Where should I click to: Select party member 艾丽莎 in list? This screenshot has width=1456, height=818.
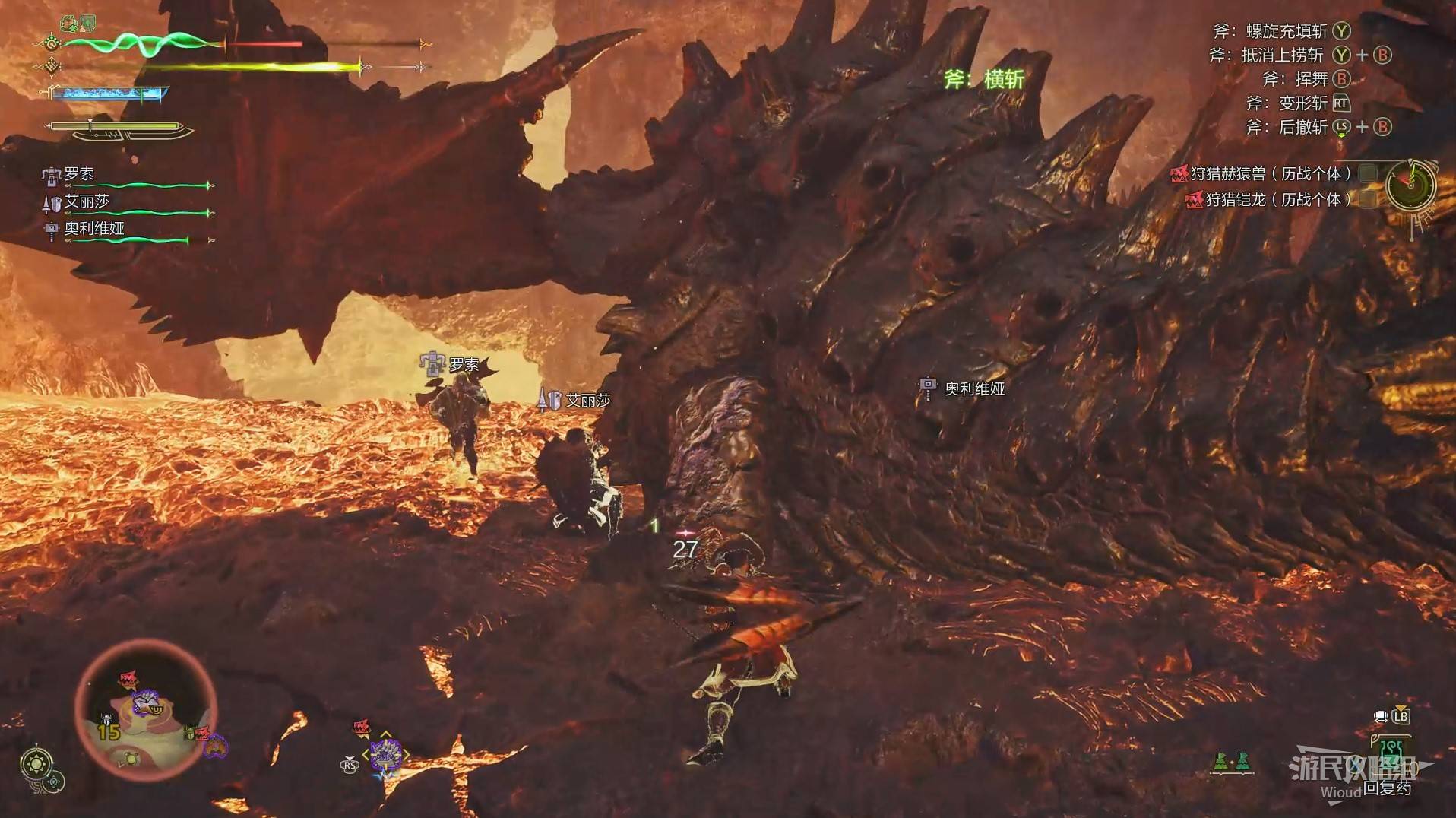(87, 201)
